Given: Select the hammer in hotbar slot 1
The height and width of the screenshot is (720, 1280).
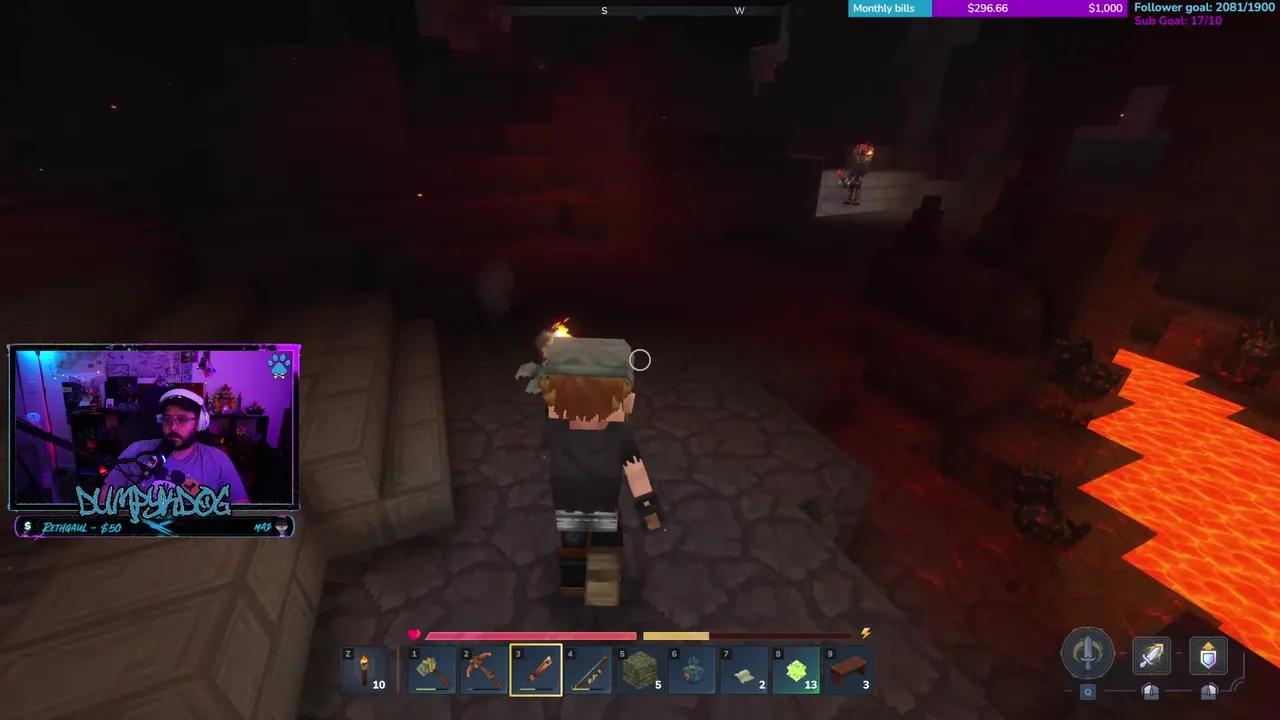Looking at the screenshot, I should click(431, 668).
